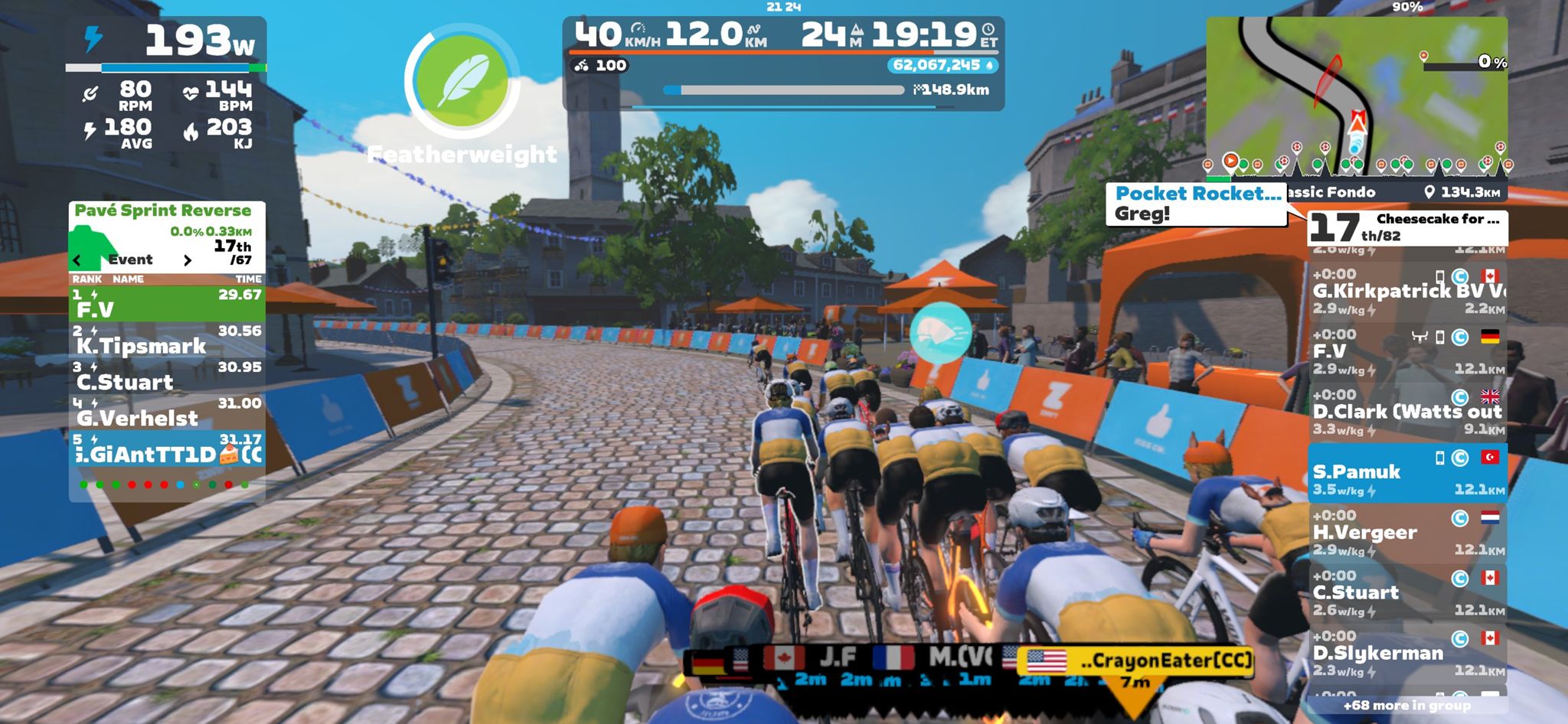The width and height of the screenshot is (1568, 724).
Task: Select D.Slykerman in the nearby riders list
Action: pos(1407,654)
